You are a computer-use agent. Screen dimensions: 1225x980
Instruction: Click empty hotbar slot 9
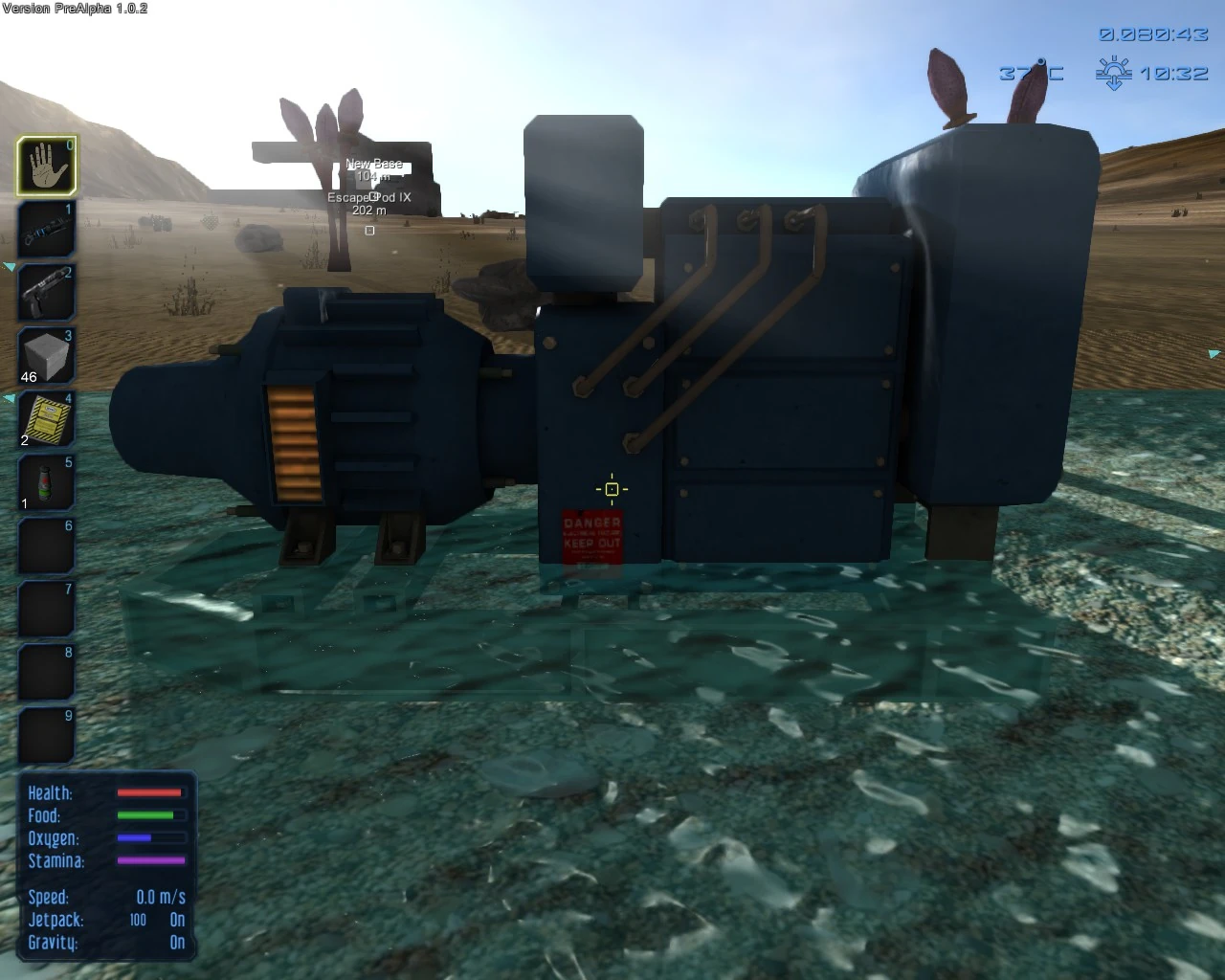point(44,734)
